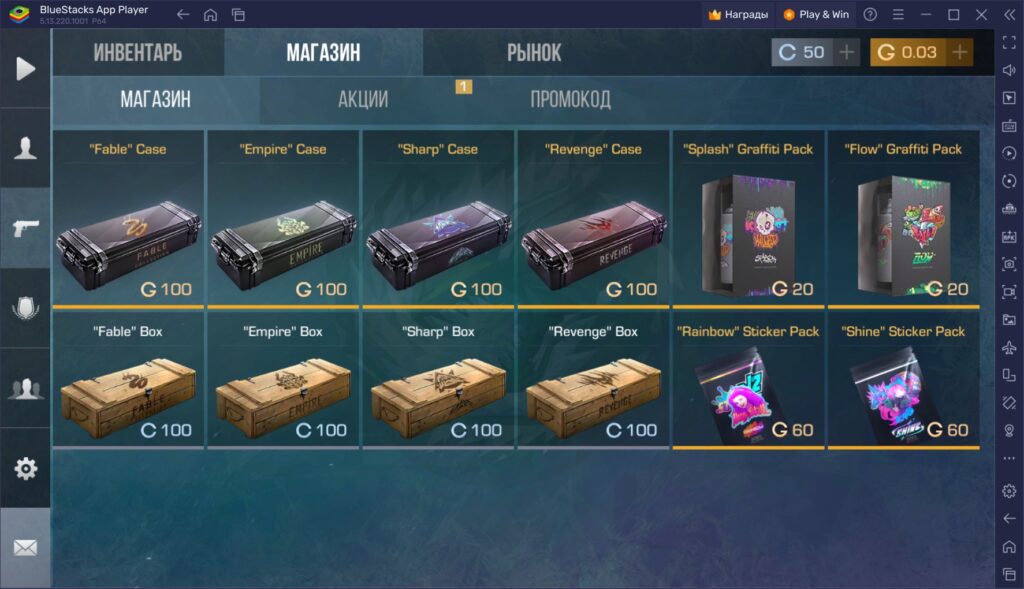Choose the "Sharp" Case
The width and height of the screenshot is (1024, 589).
tap(438, 219)
